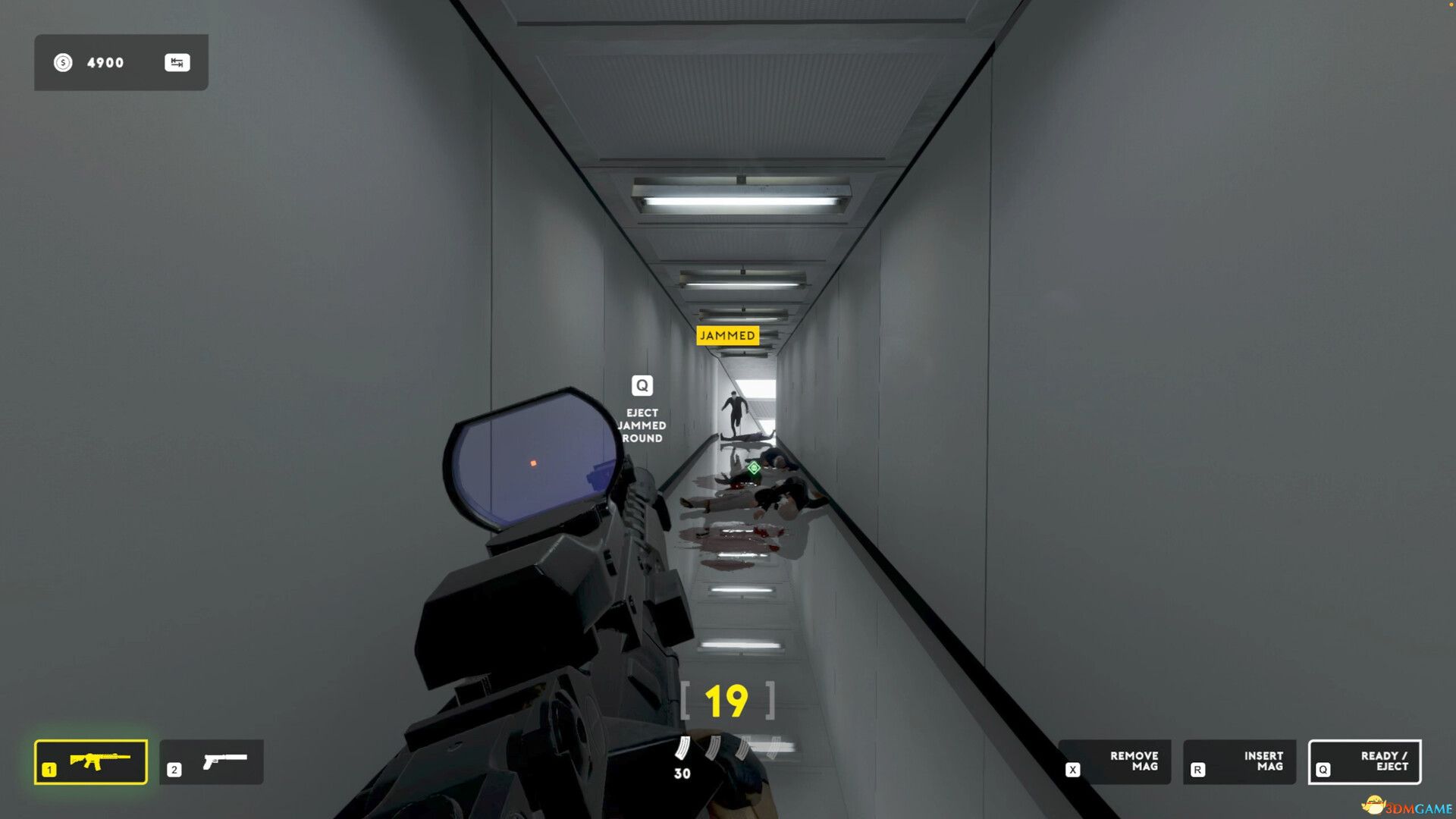Toggle the JAMMED warning indicator
This screenshot has width=1456, height=819.
(726, 335)
